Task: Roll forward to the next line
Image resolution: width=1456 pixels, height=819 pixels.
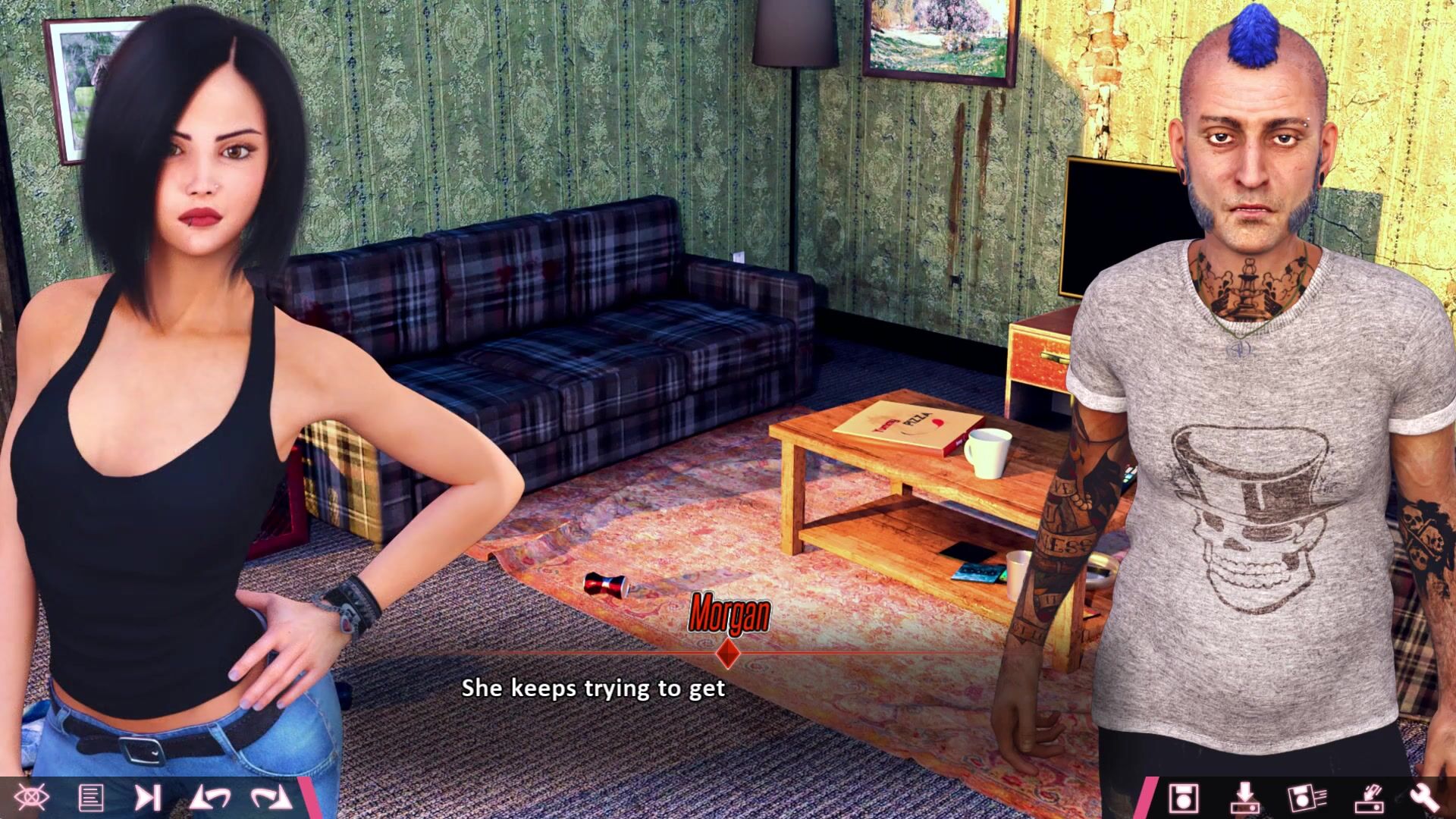Action: pyautogui.click(x=271, y=798)
